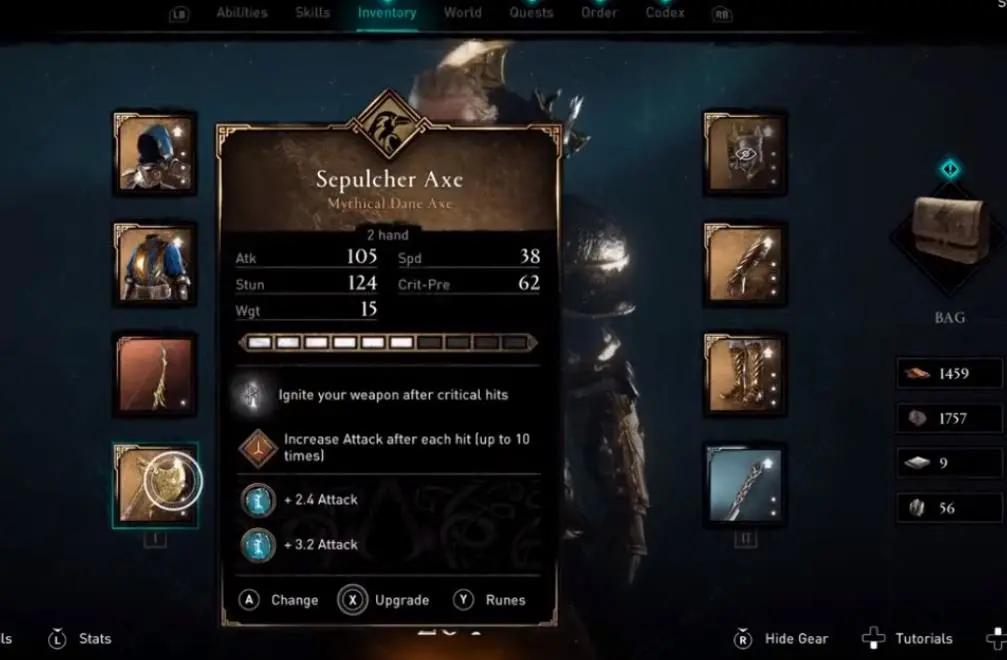The image size is (1007, 660).
Task: Select the off-hand weapon slot with blue background
Action: 744,485
